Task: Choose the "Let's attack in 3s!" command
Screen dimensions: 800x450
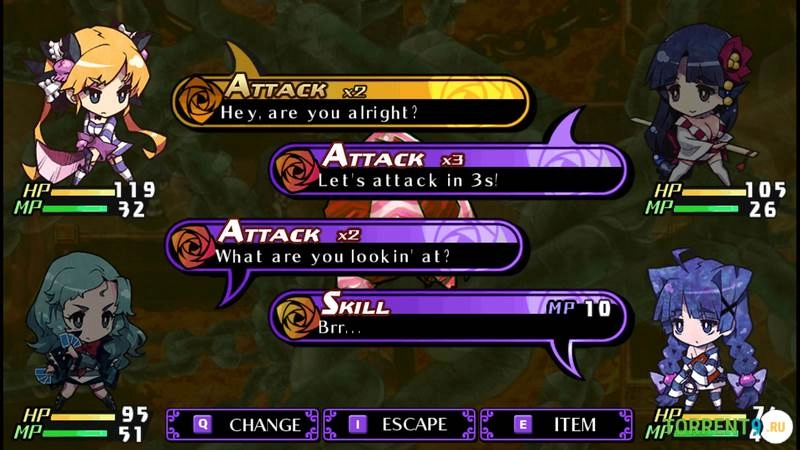Action: 448,171
